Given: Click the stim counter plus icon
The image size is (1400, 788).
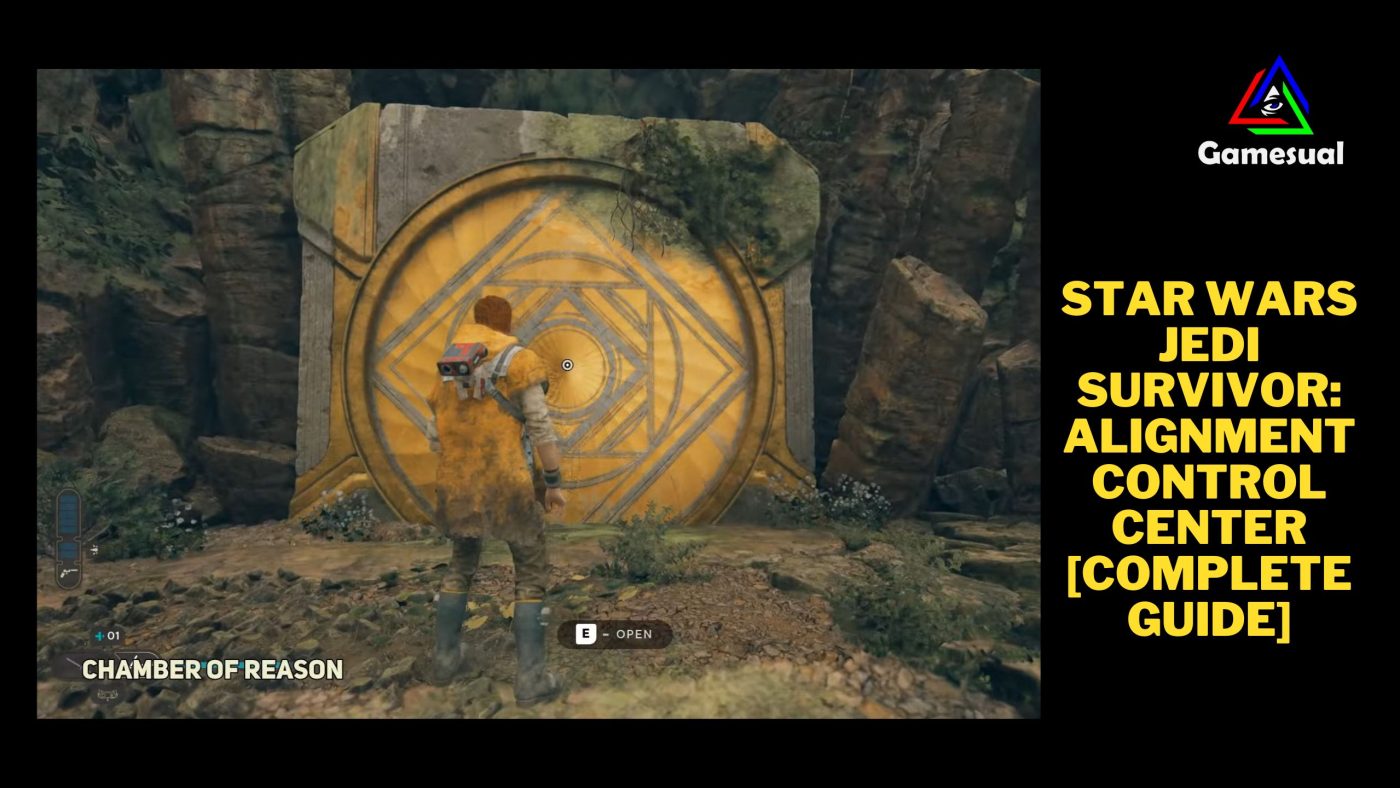Looking at the screenshot, I should click(x=99, y=635).
